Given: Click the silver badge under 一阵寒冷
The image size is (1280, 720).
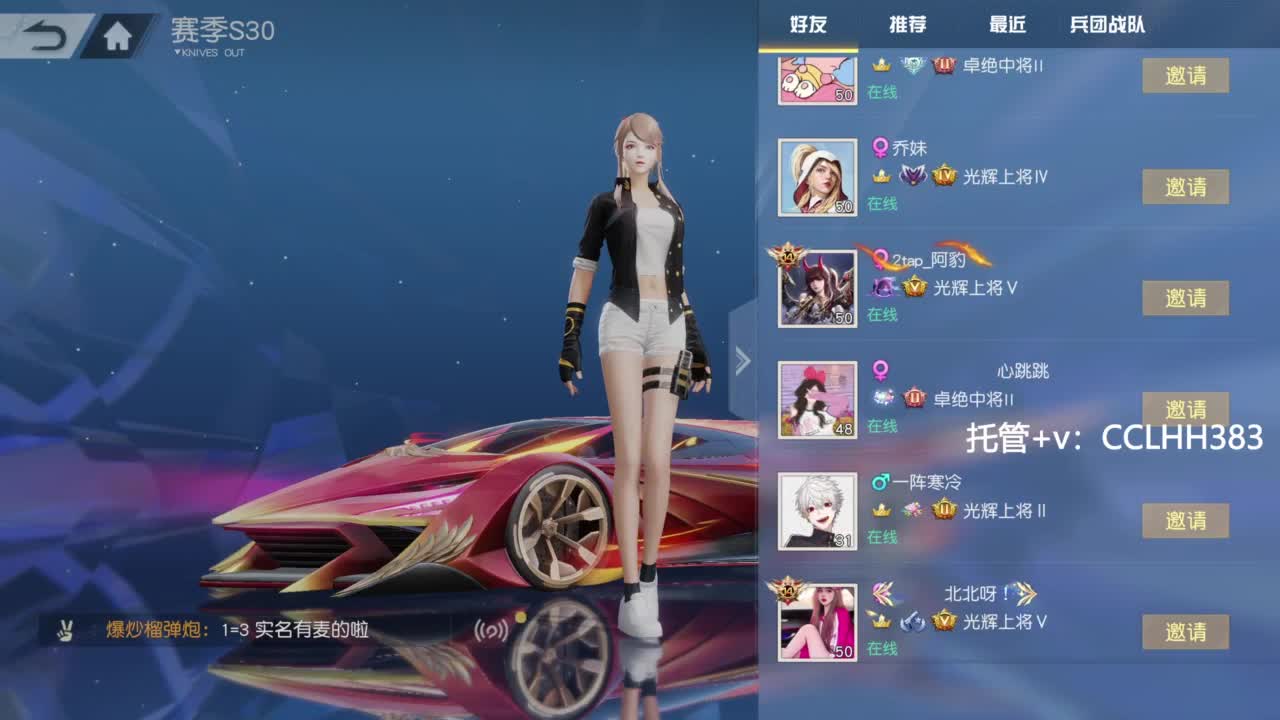Looking at the screenshot, I should coord(911,512).
